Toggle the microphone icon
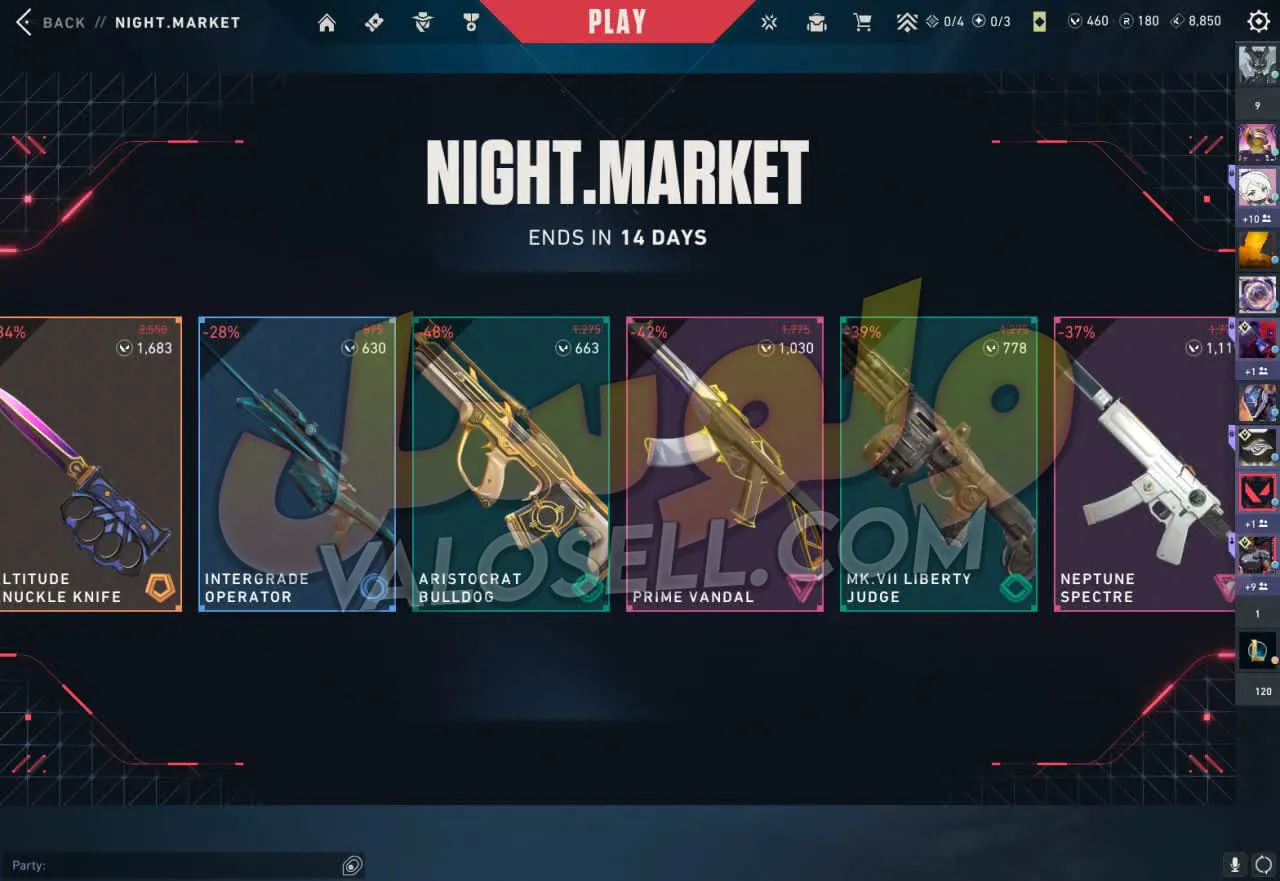Viewport: 1280px width, 881px height. tap(1235, 865)
